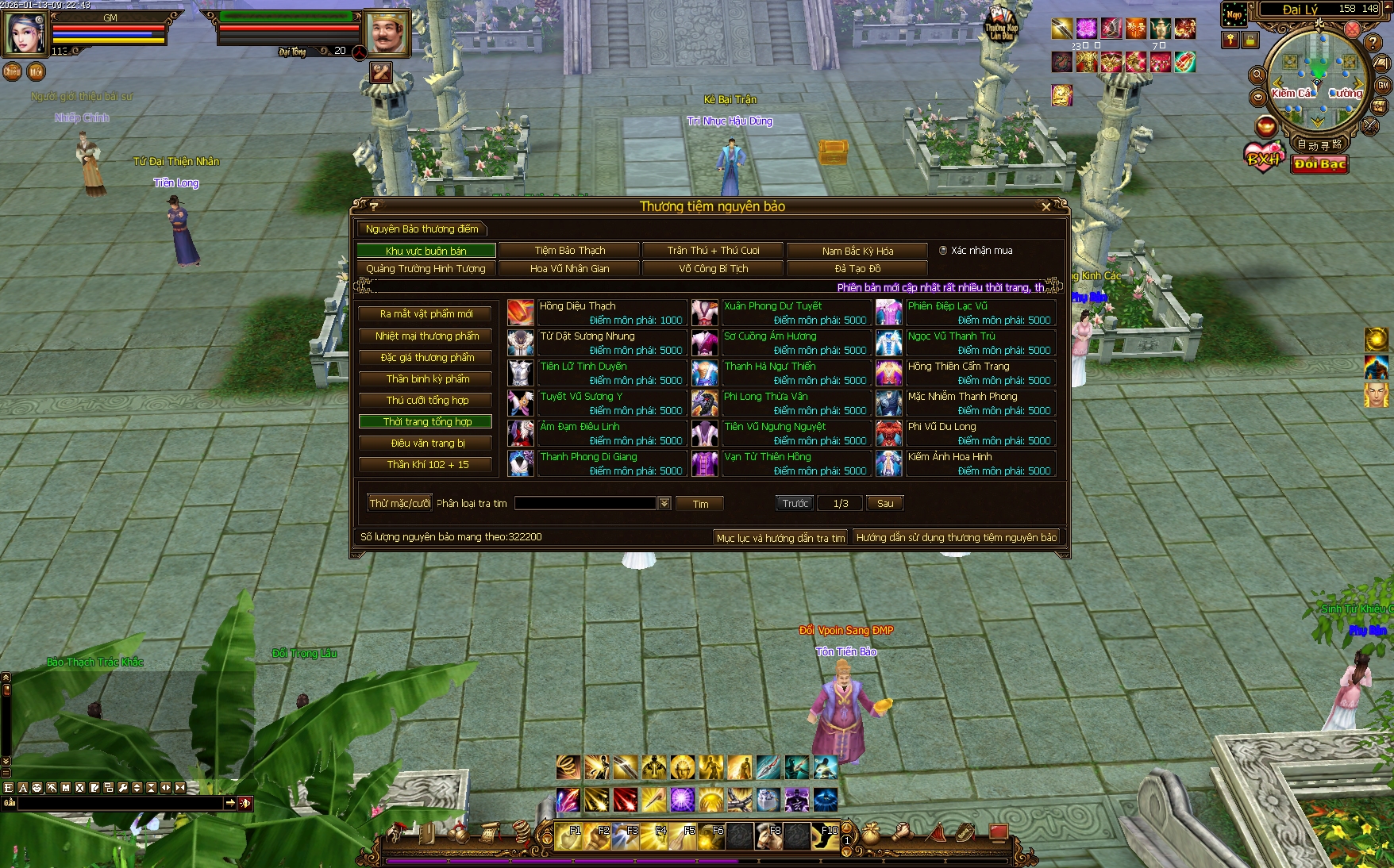Image resolution: width=1394 pixels, height=868 pixels.
Task: Open the Phân loại tra tìm dropdown
Action: [x=664, y=504]
